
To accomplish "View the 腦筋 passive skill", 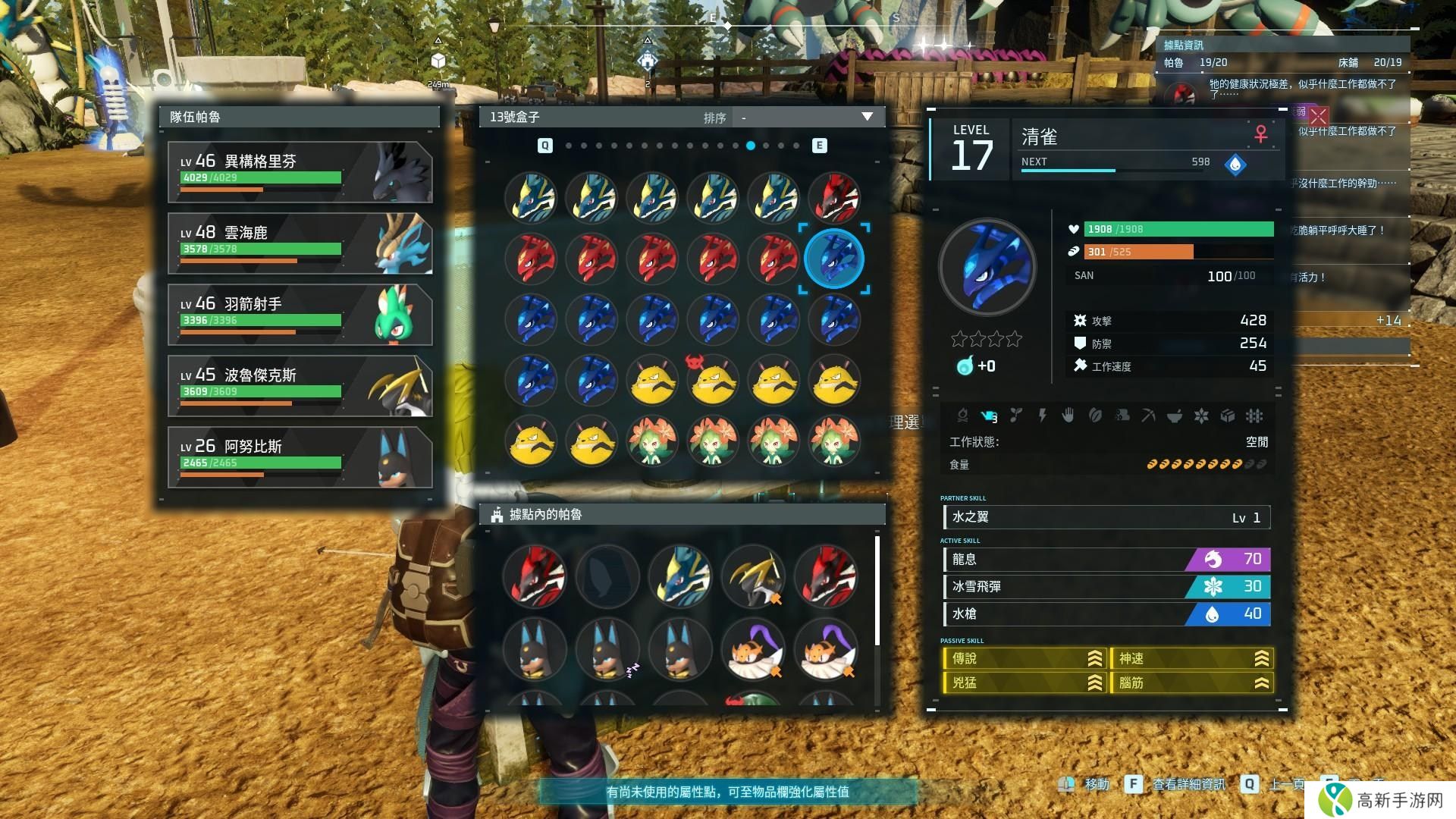I will click(x=1191, y=683).
